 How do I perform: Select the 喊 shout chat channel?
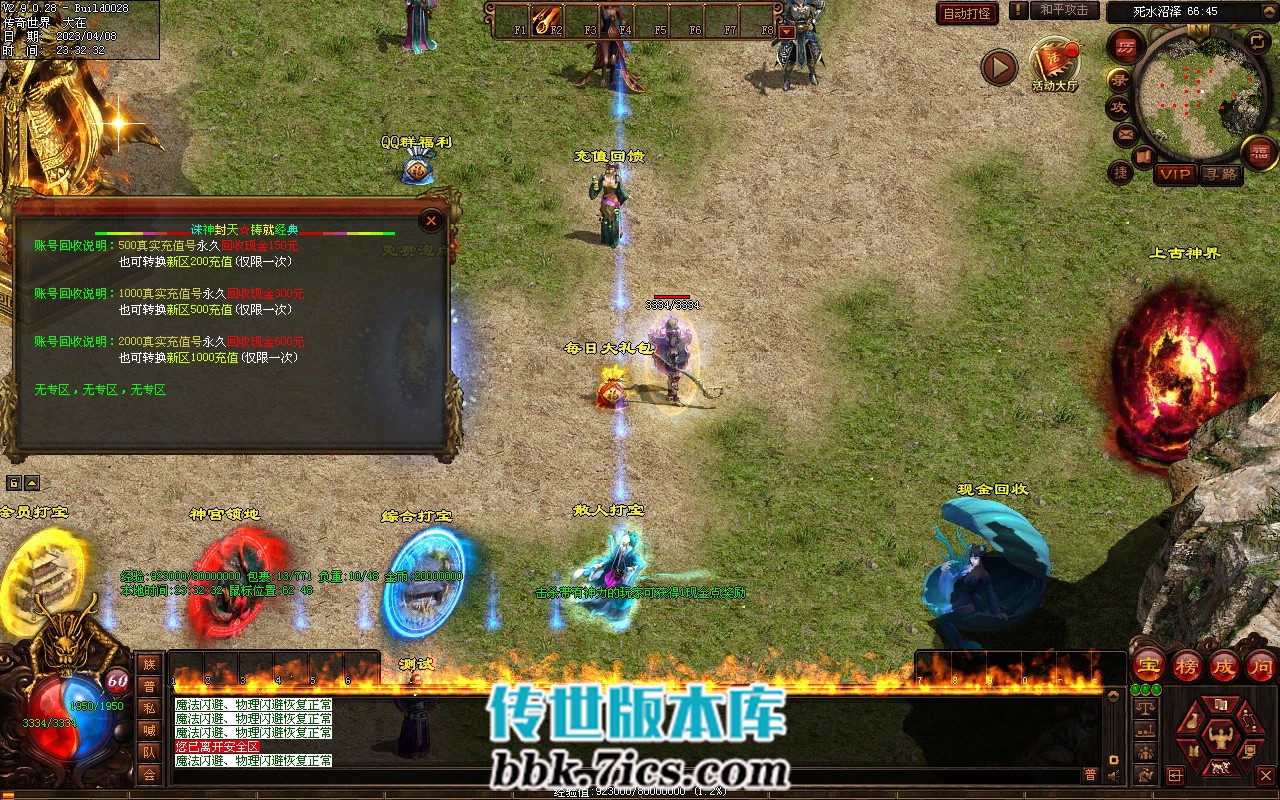(x=149, y=730)
